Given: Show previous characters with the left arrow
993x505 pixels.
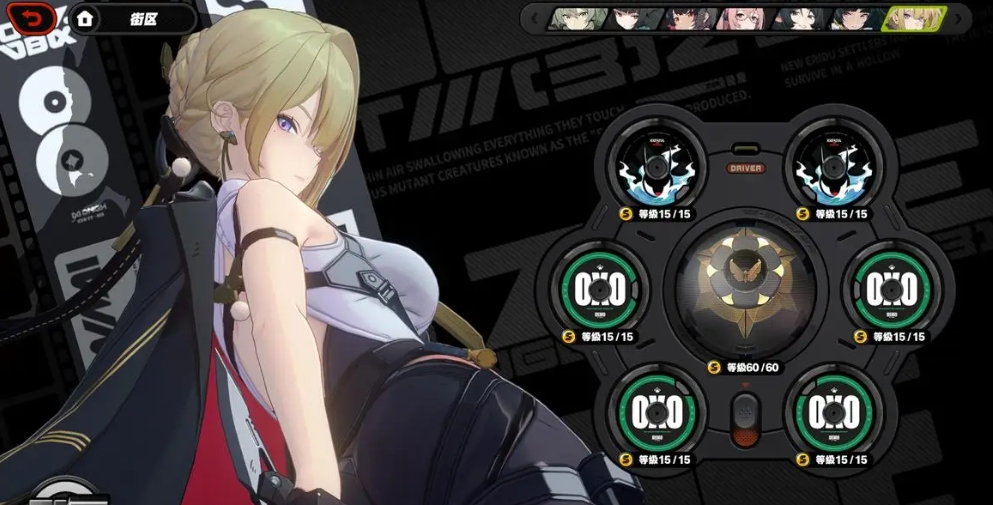Looking at the screenshot, I should tap(535, 18).
